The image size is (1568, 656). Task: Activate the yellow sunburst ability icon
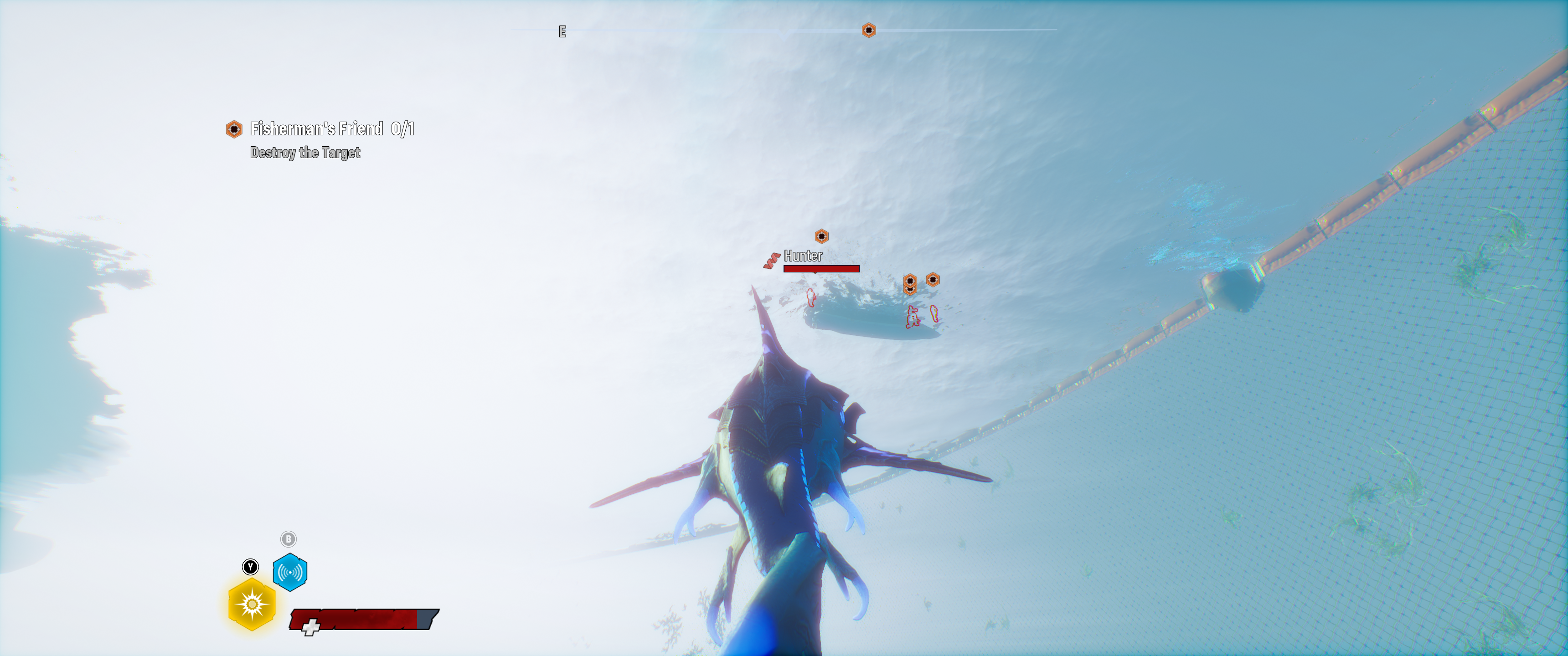point(252,604)
